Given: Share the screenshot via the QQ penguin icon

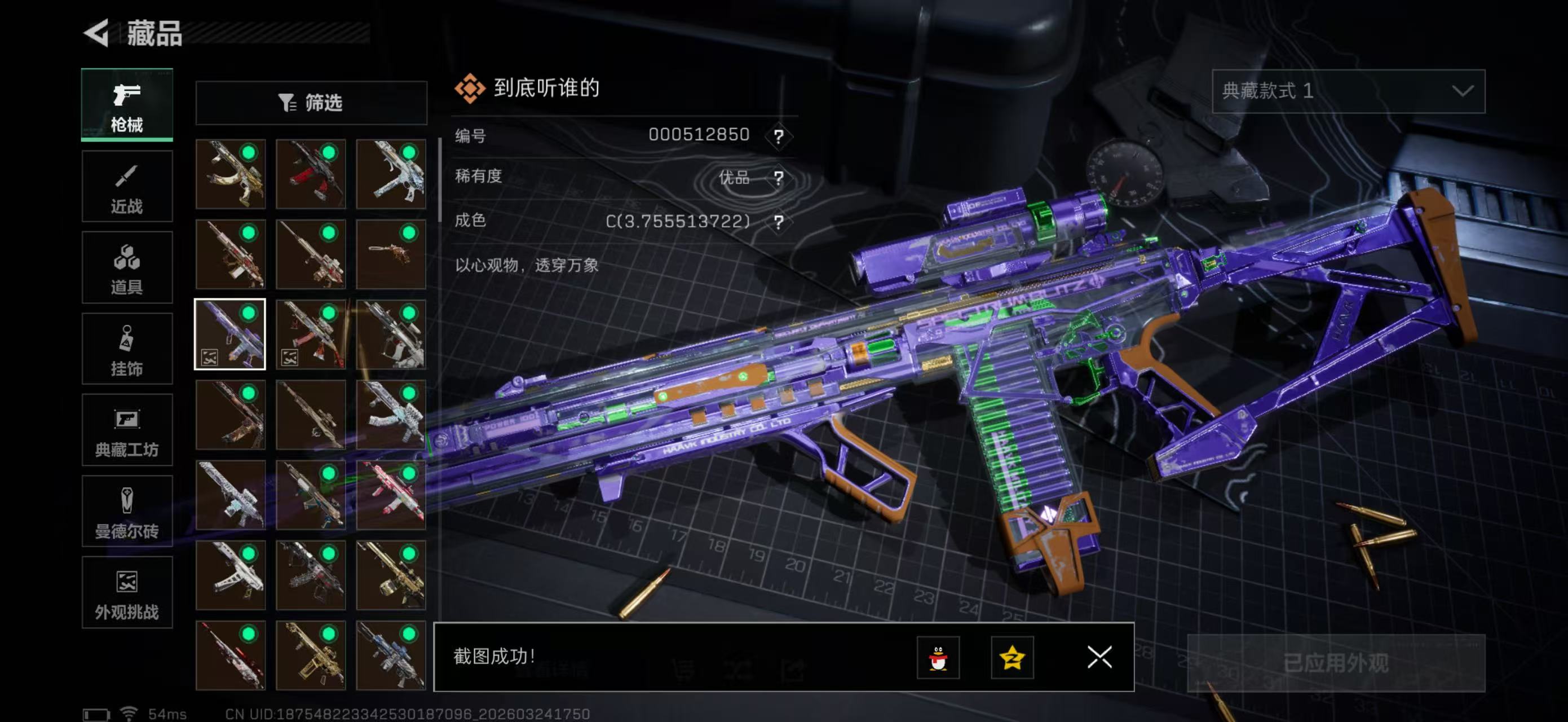Looking at the screenshot, I should tap(938, 658).
